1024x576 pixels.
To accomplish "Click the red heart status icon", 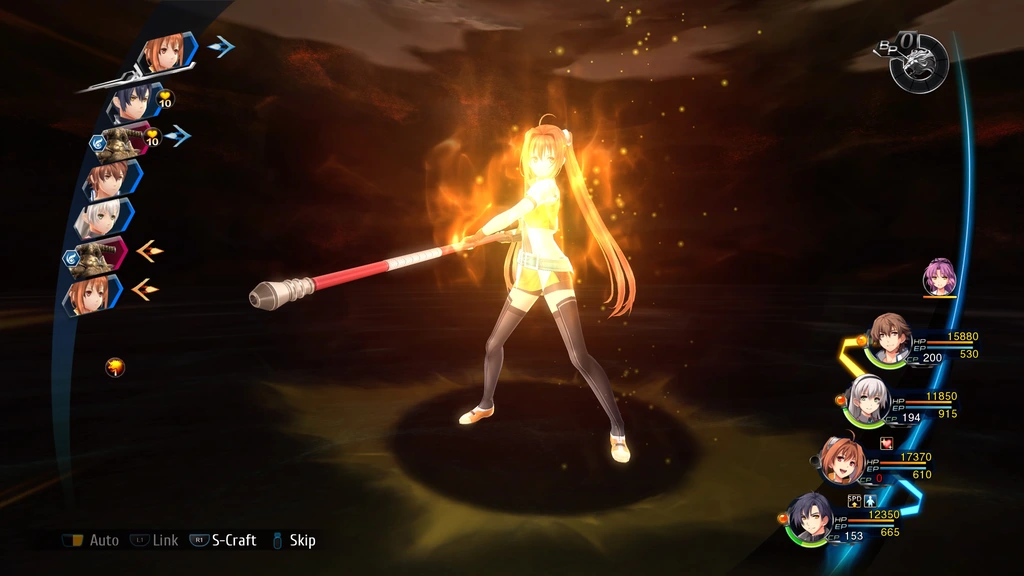I will 885,442.
